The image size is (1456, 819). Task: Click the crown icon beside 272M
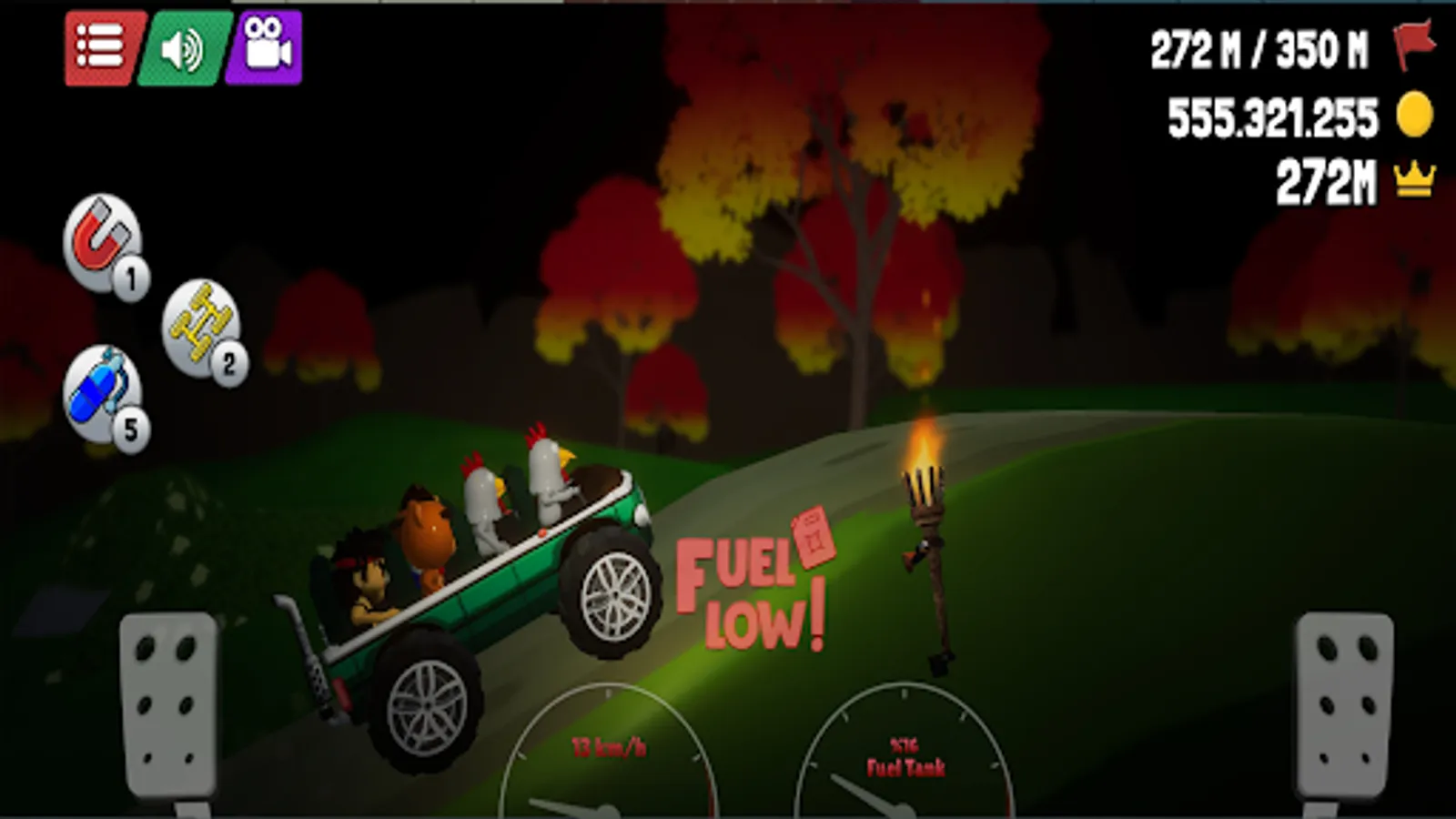point(1413,178)
